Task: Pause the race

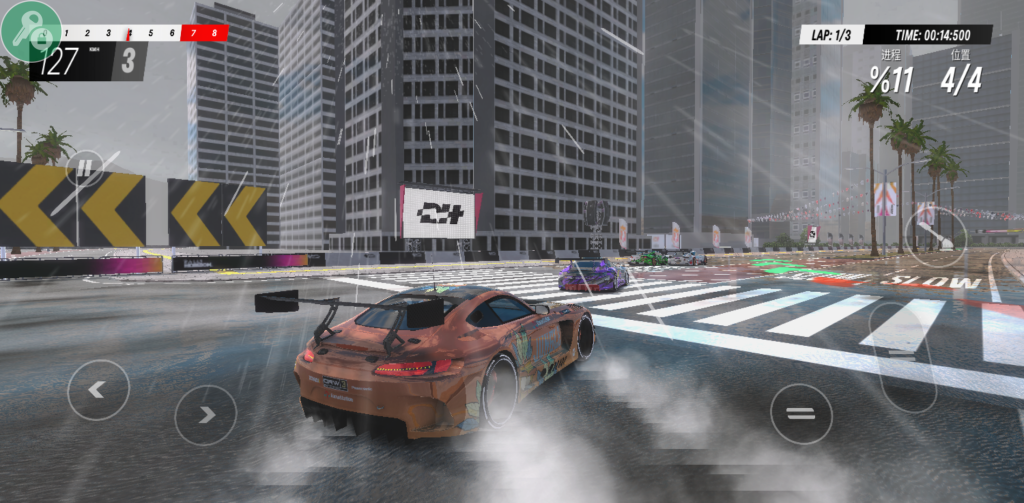Action: (85, 167)
